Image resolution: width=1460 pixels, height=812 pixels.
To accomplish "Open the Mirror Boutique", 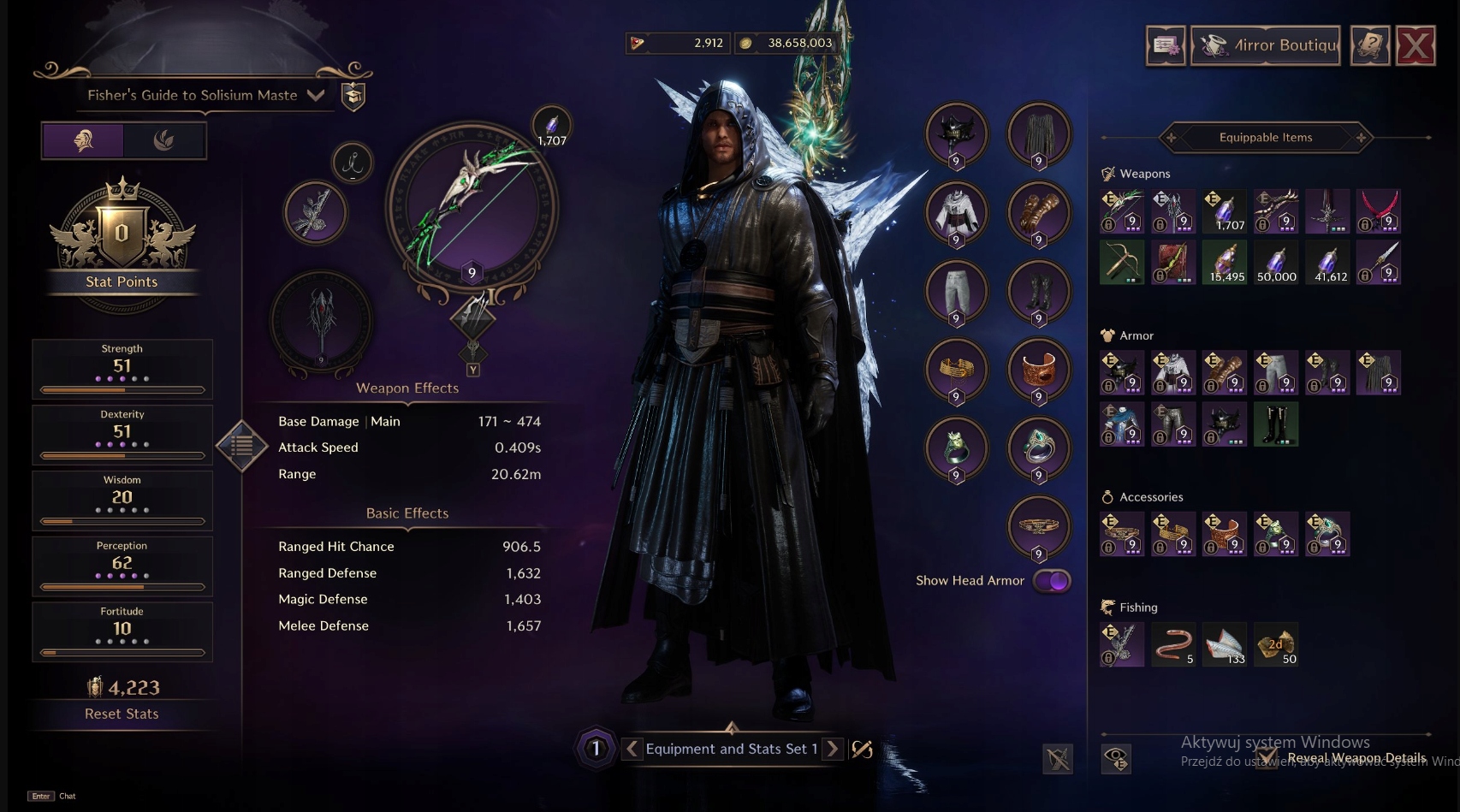I will [x=1266, y=45].
